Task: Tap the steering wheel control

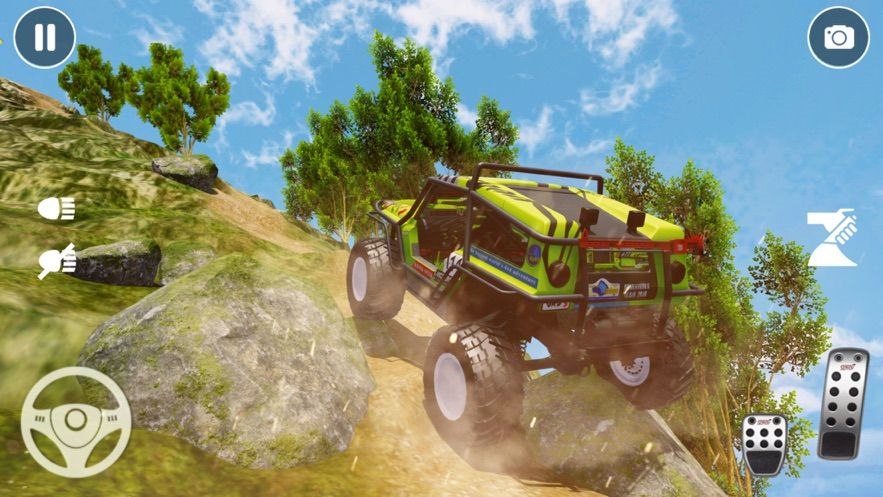Action: click(x=75, y=421)
